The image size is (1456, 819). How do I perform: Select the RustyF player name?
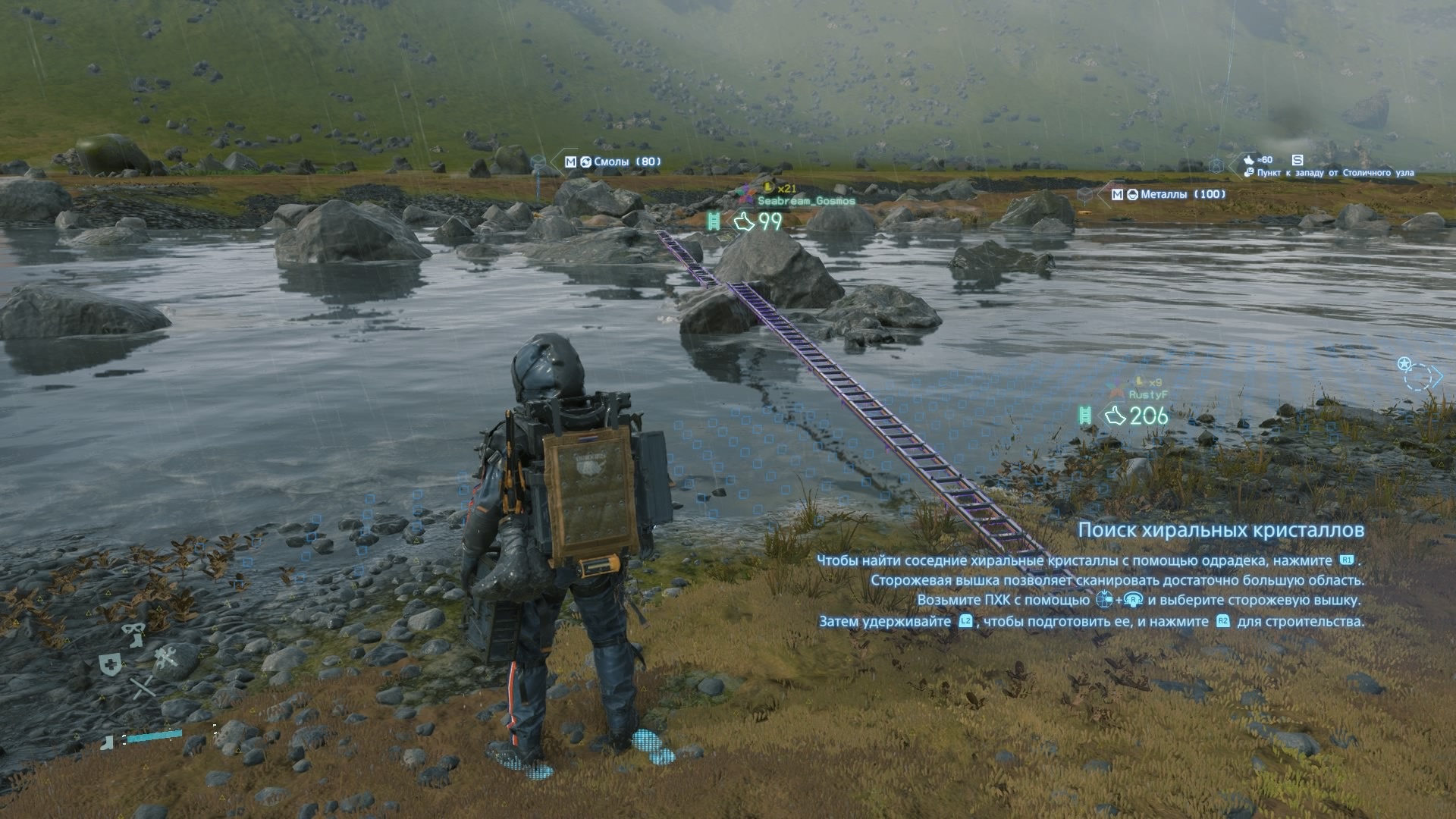coord(1149,394)
